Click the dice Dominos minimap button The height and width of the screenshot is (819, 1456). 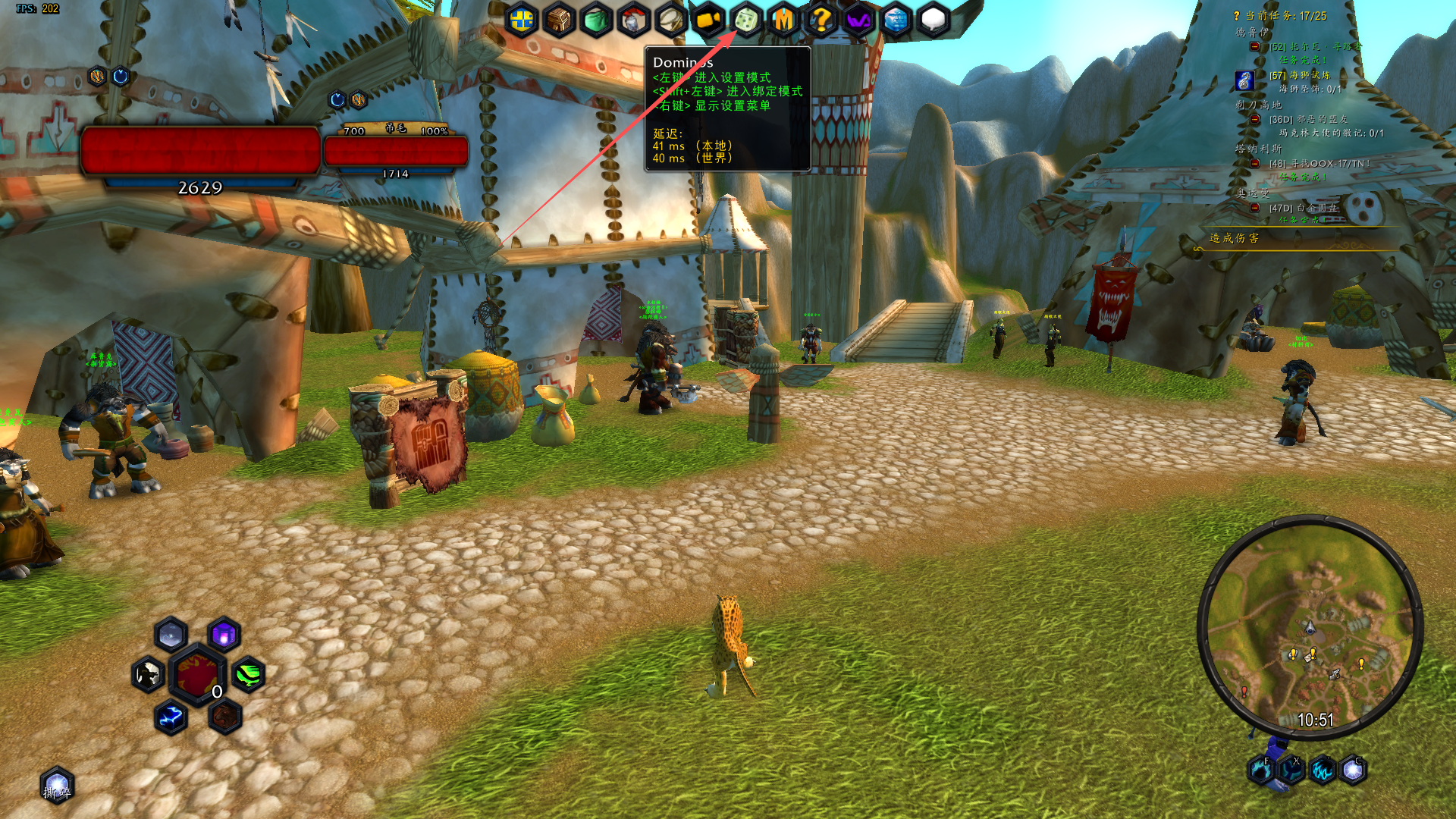(746, 20)
